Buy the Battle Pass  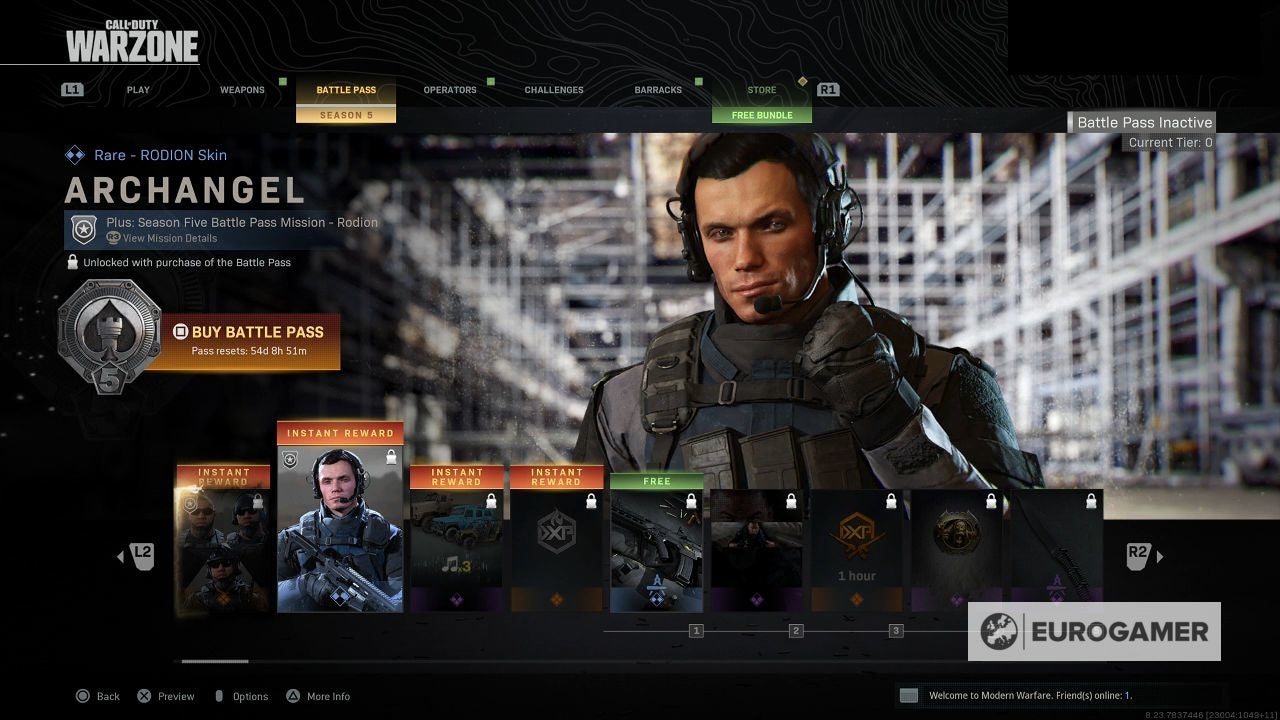[x=257, y=340]
